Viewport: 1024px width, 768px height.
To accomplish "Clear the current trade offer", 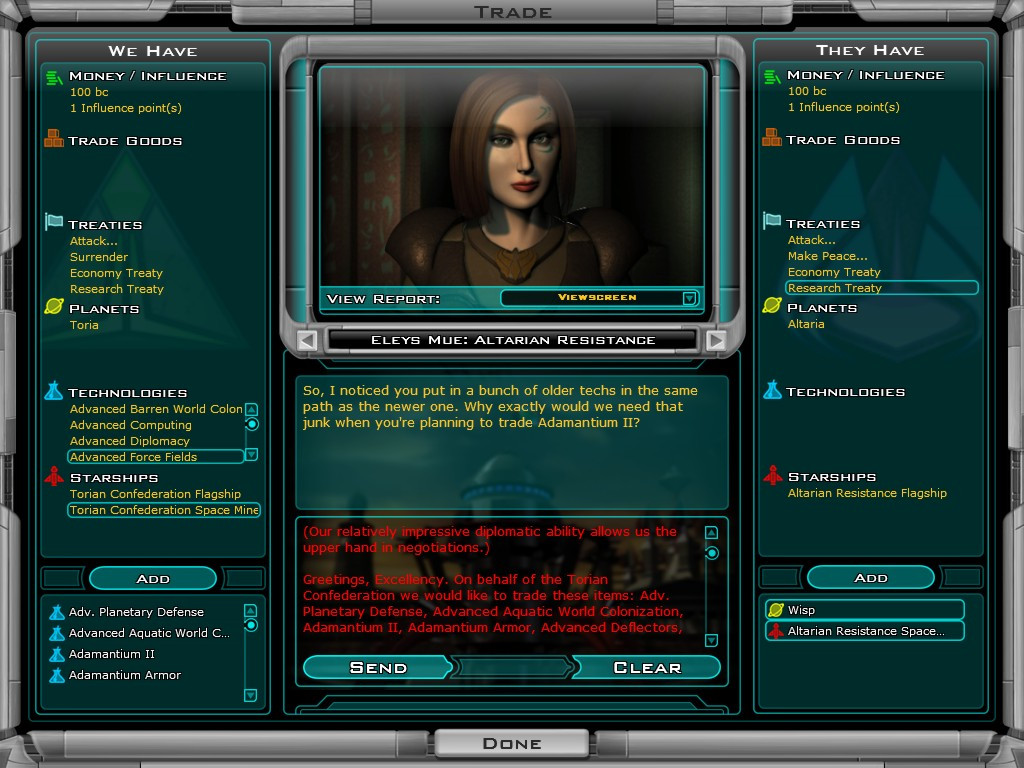I will coord(647,667).
